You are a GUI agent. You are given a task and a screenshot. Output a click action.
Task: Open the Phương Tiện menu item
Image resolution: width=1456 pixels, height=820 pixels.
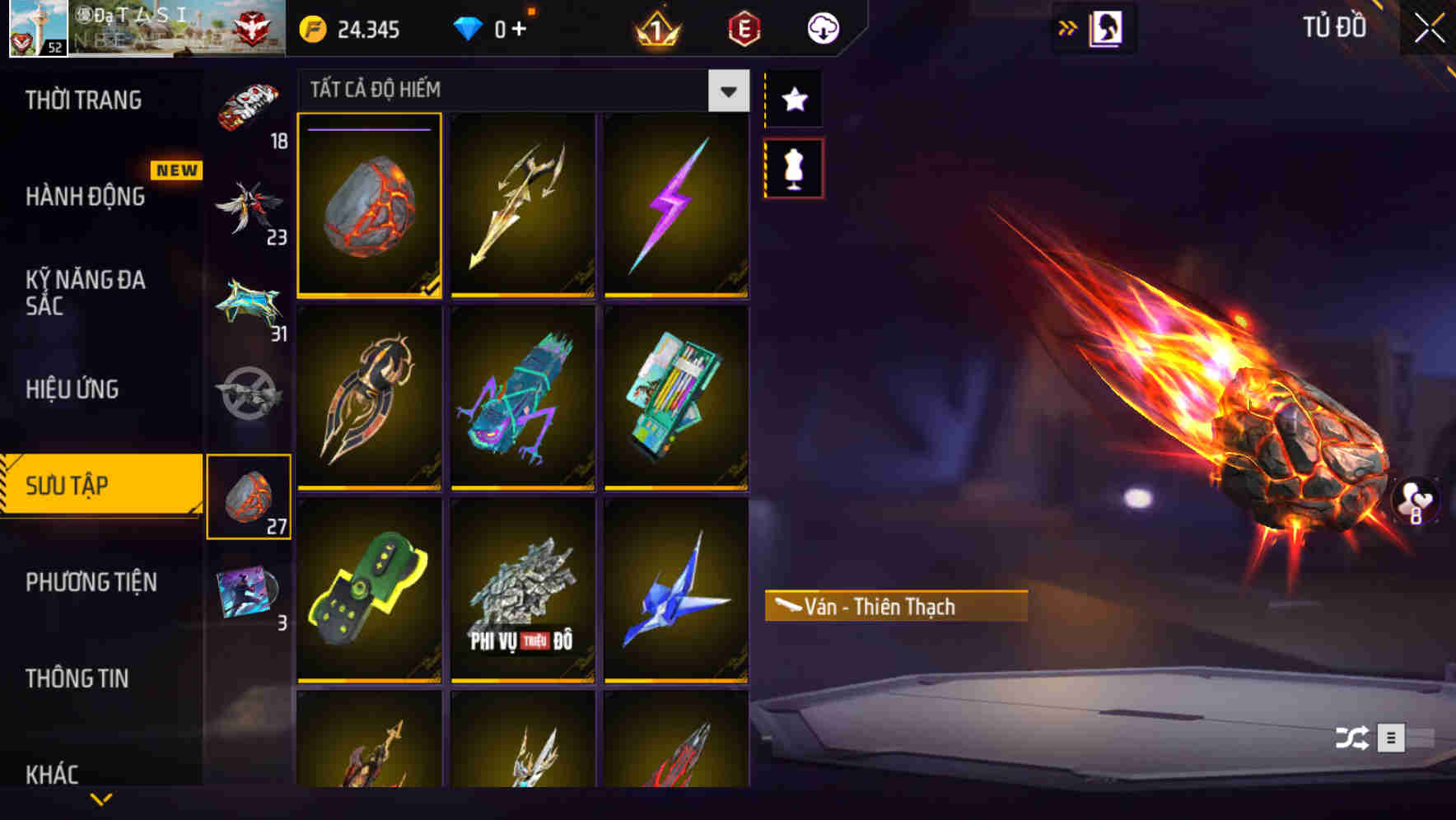(x=91, y=582)
